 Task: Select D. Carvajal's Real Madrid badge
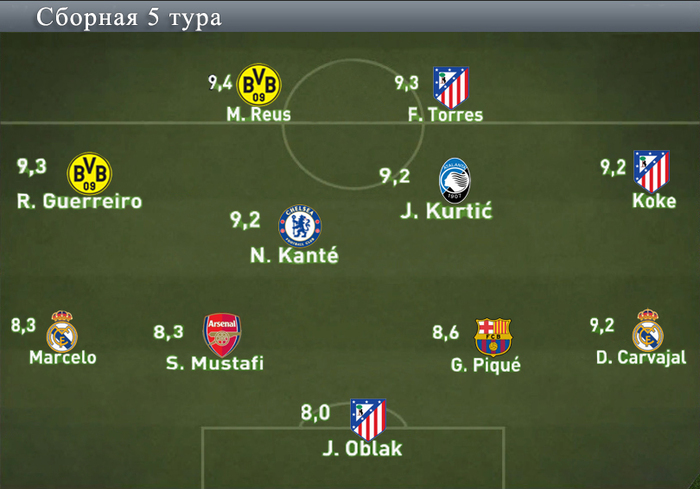tap(648, 331)
